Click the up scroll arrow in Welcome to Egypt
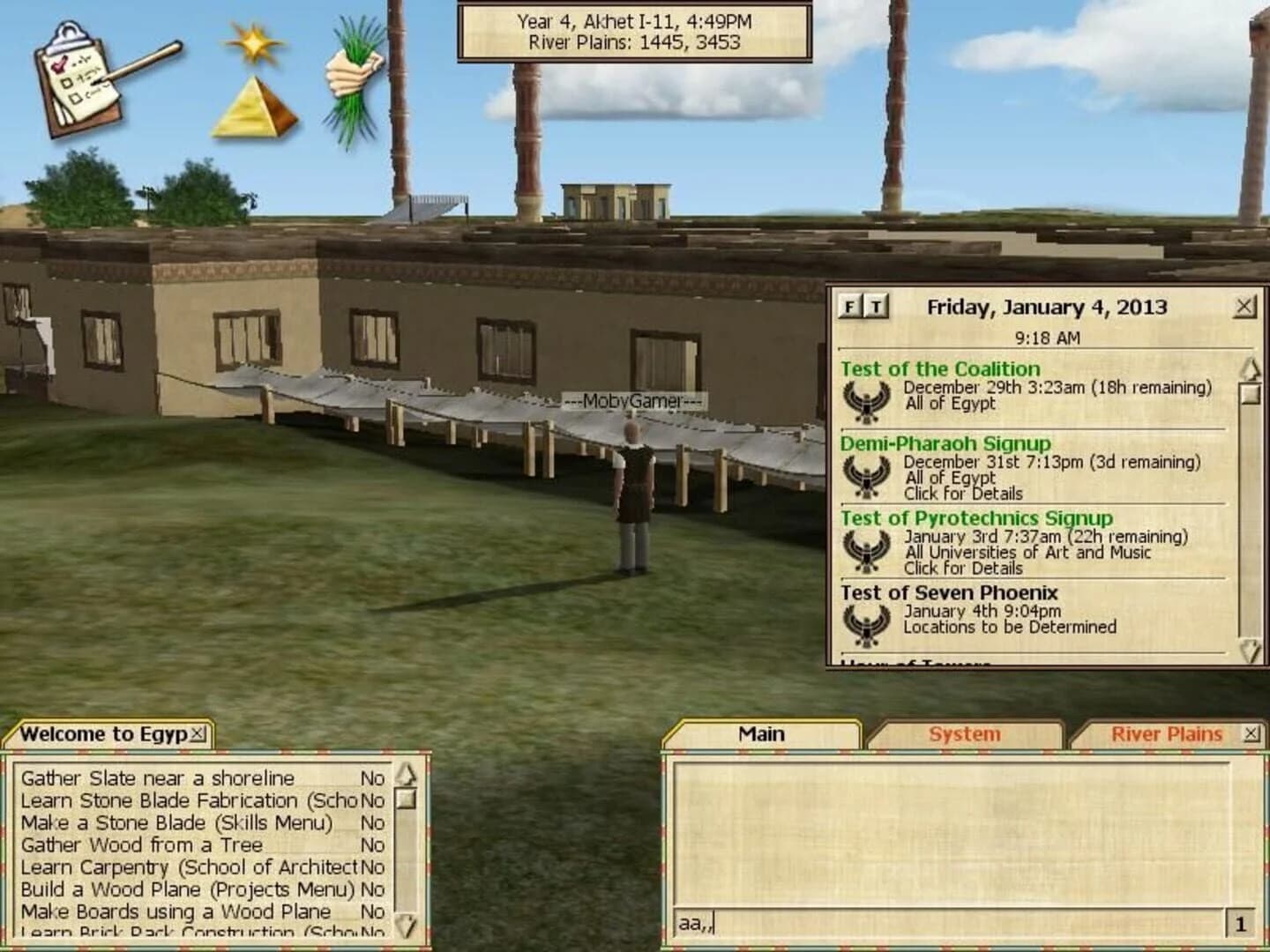The image size is (1270, 952). pos(407,774)
